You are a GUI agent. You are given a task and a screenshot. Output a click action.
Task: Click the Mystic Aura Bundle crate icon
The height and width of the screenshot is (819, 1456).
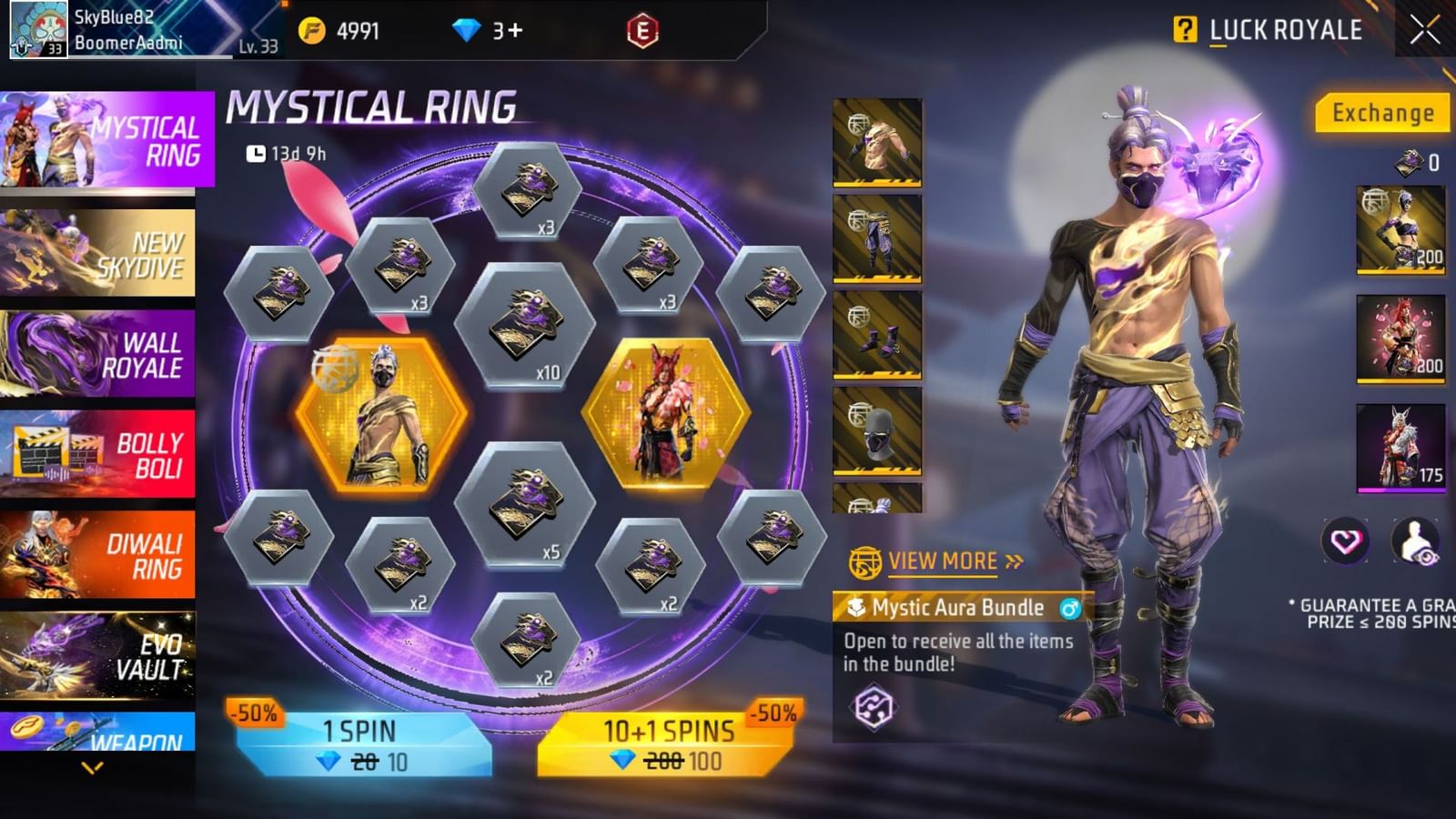[856, 608]
